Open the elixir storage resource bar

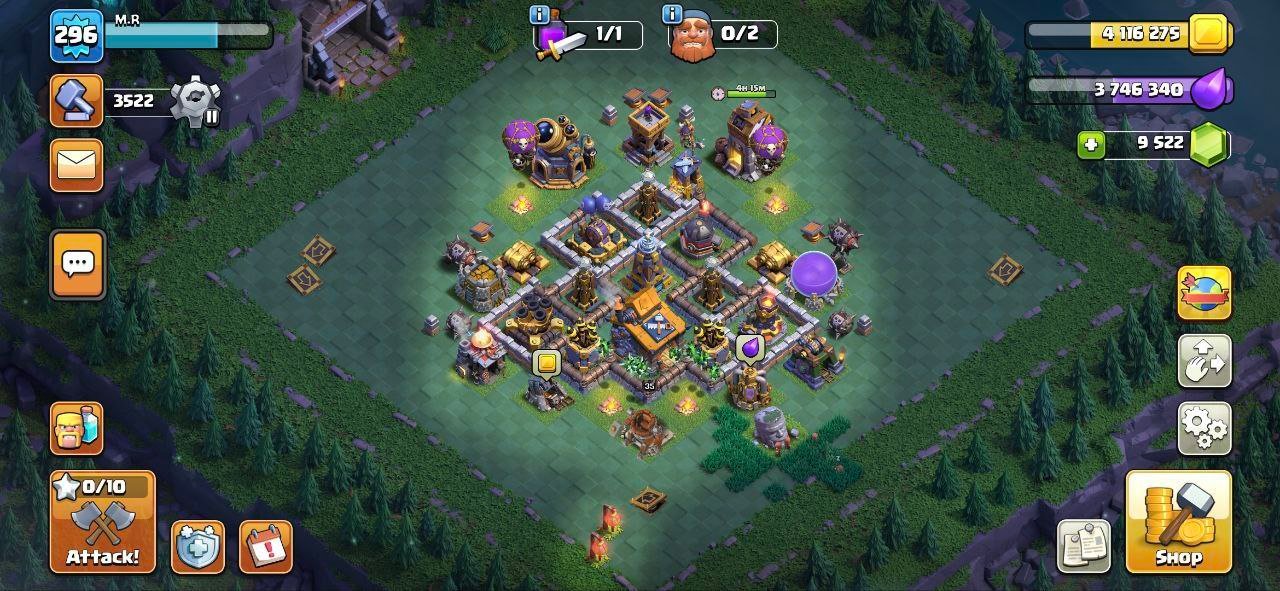1128,90
